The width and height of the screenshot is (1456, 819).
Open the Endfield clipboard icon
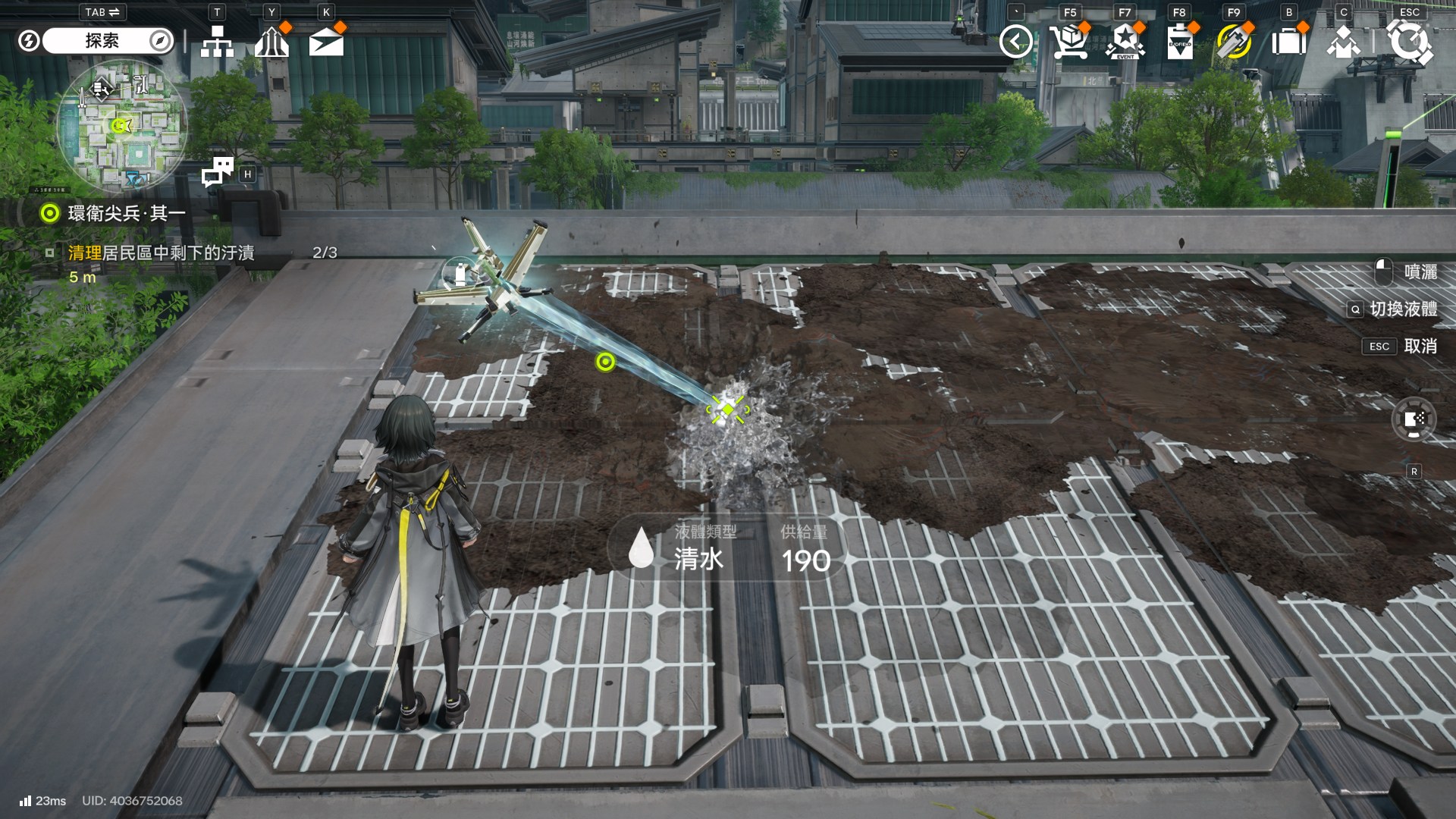tap(1179, 42)
